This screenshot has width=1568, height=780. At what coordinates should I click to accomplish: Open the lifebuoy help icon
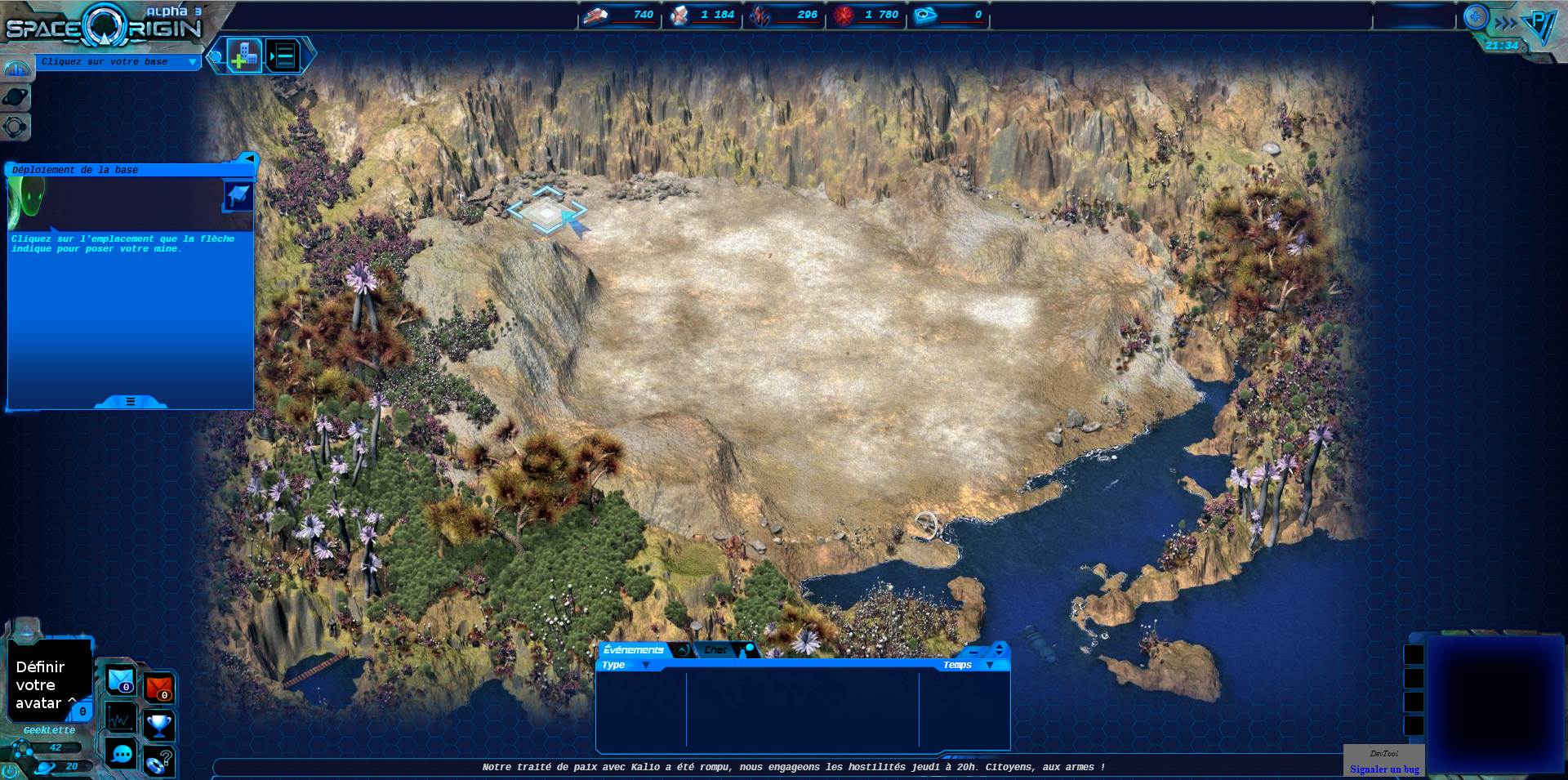click(x=158, y=762)
